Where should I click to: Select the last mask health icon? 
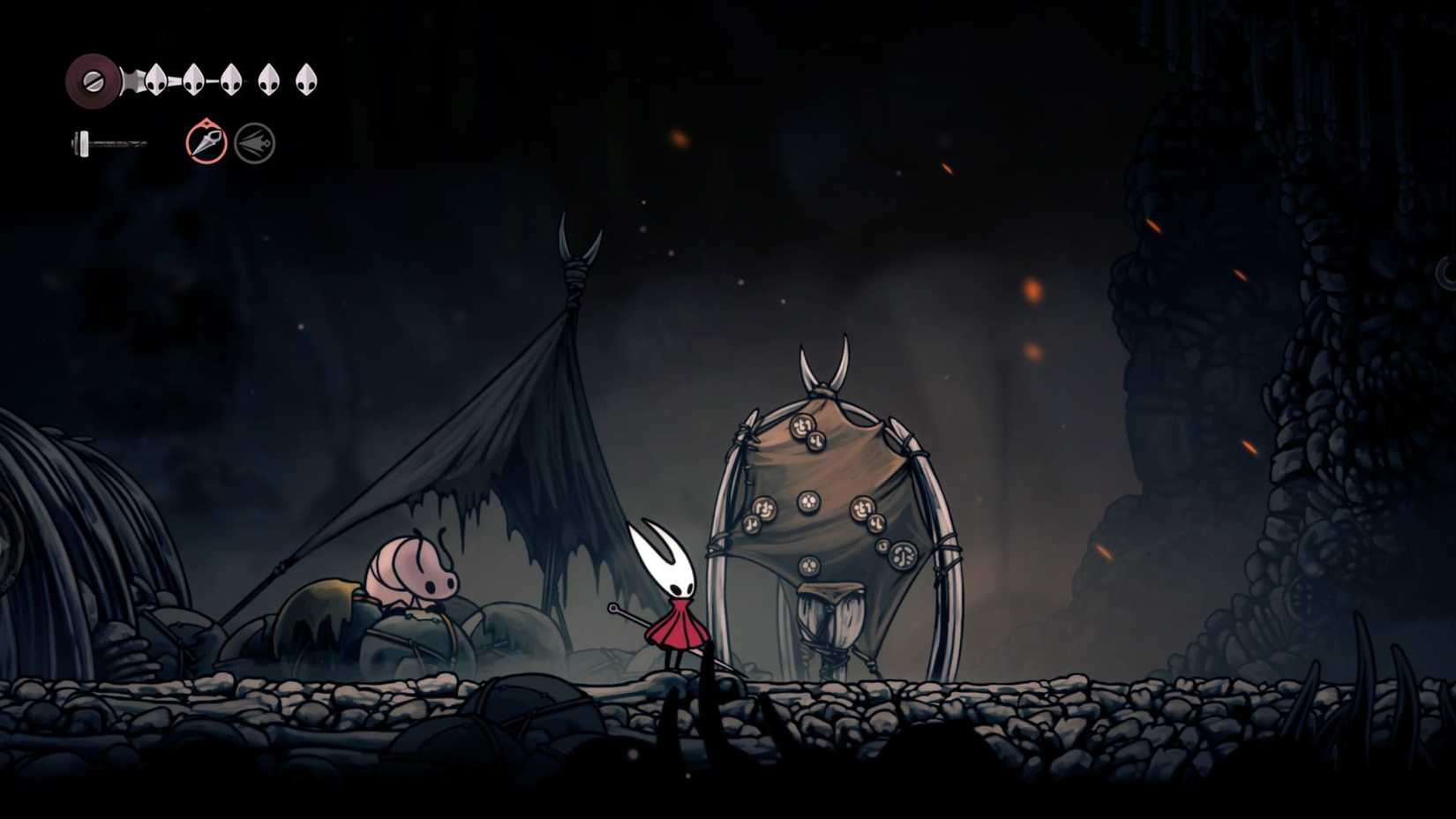307,79
